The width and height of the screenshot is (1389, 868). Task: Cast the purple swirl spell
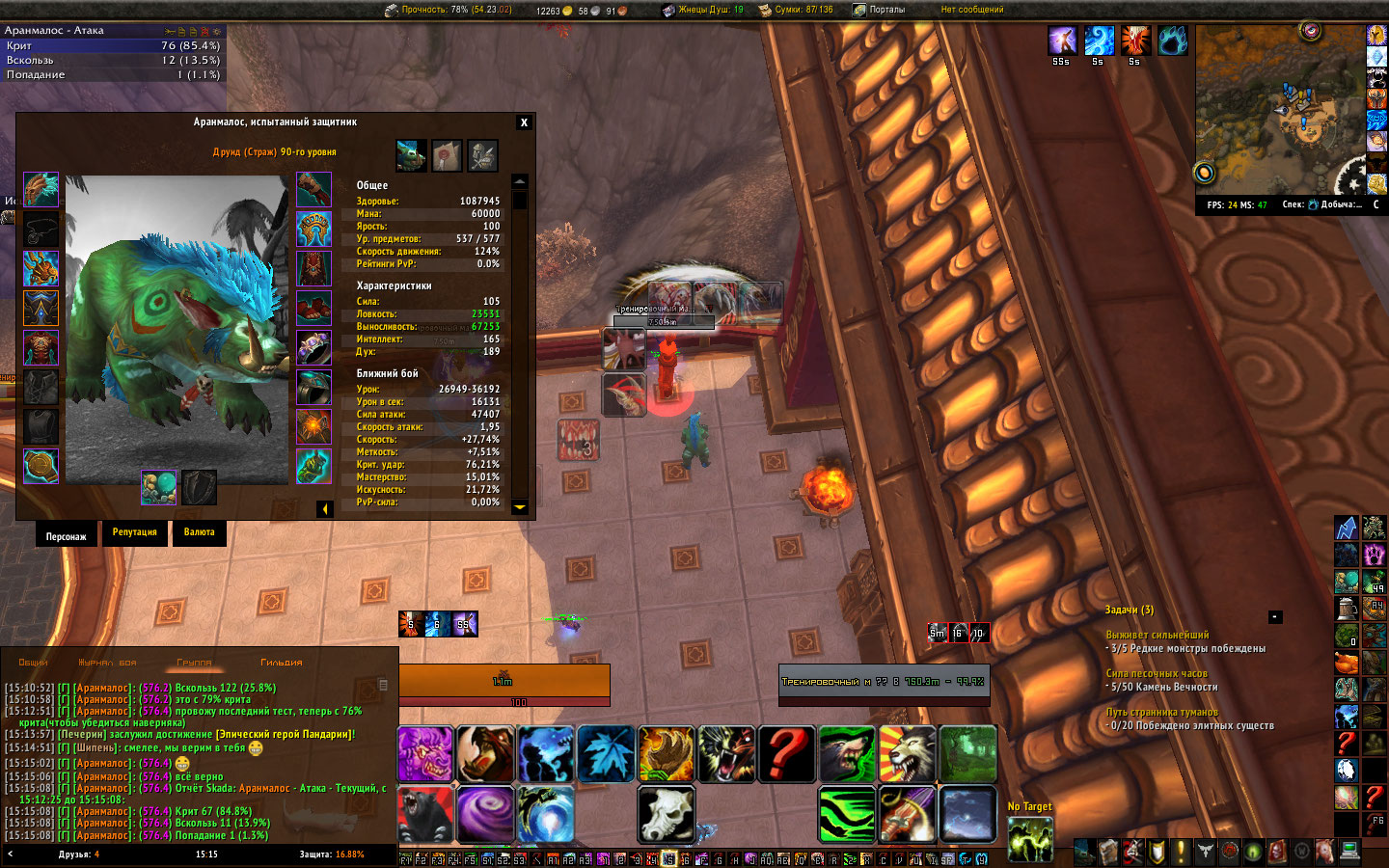point(485,814)
